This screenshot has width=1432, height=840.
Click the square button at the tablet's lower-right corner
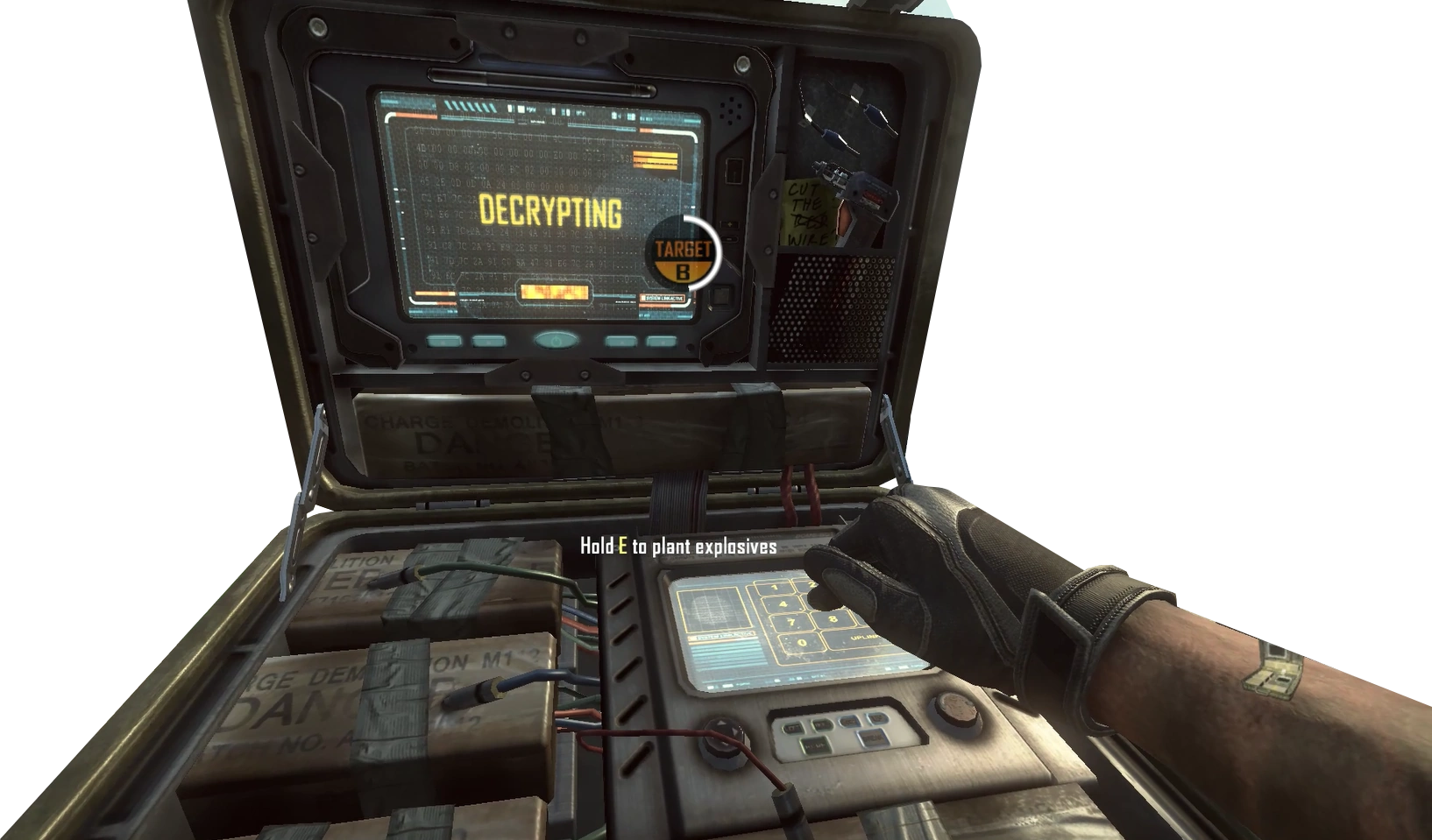[x=721, y=295]
